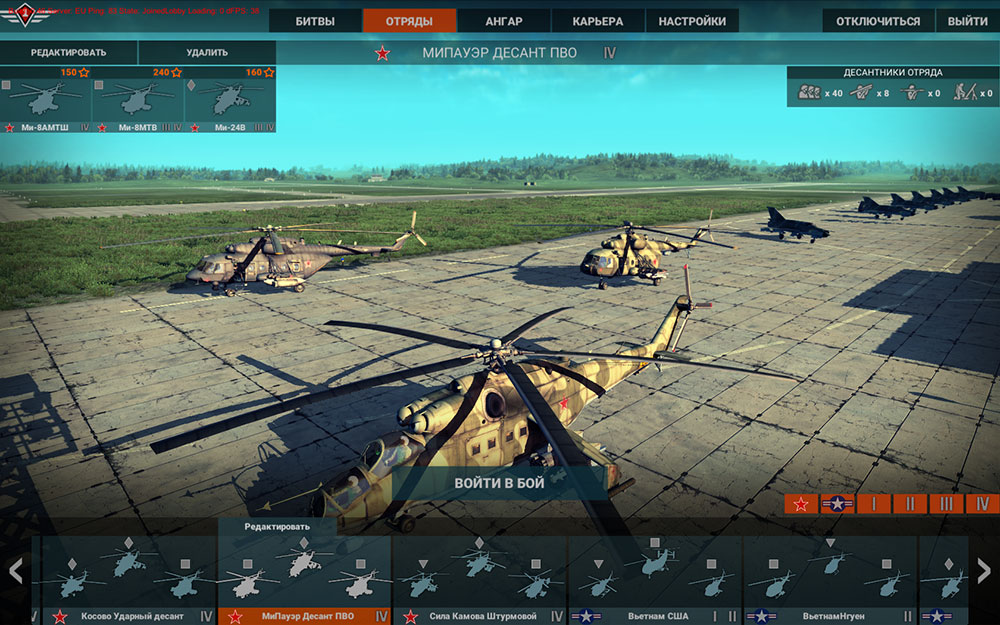Select the Вьетнам США squad
The width and height of the screenshot is (1000, 625).
(655, 580)
